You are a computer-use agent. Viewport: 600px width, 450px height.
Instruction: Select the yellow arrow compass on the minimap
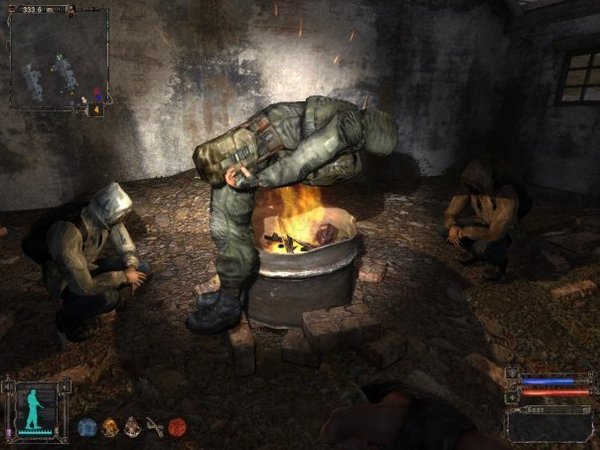tap(97, 109)
